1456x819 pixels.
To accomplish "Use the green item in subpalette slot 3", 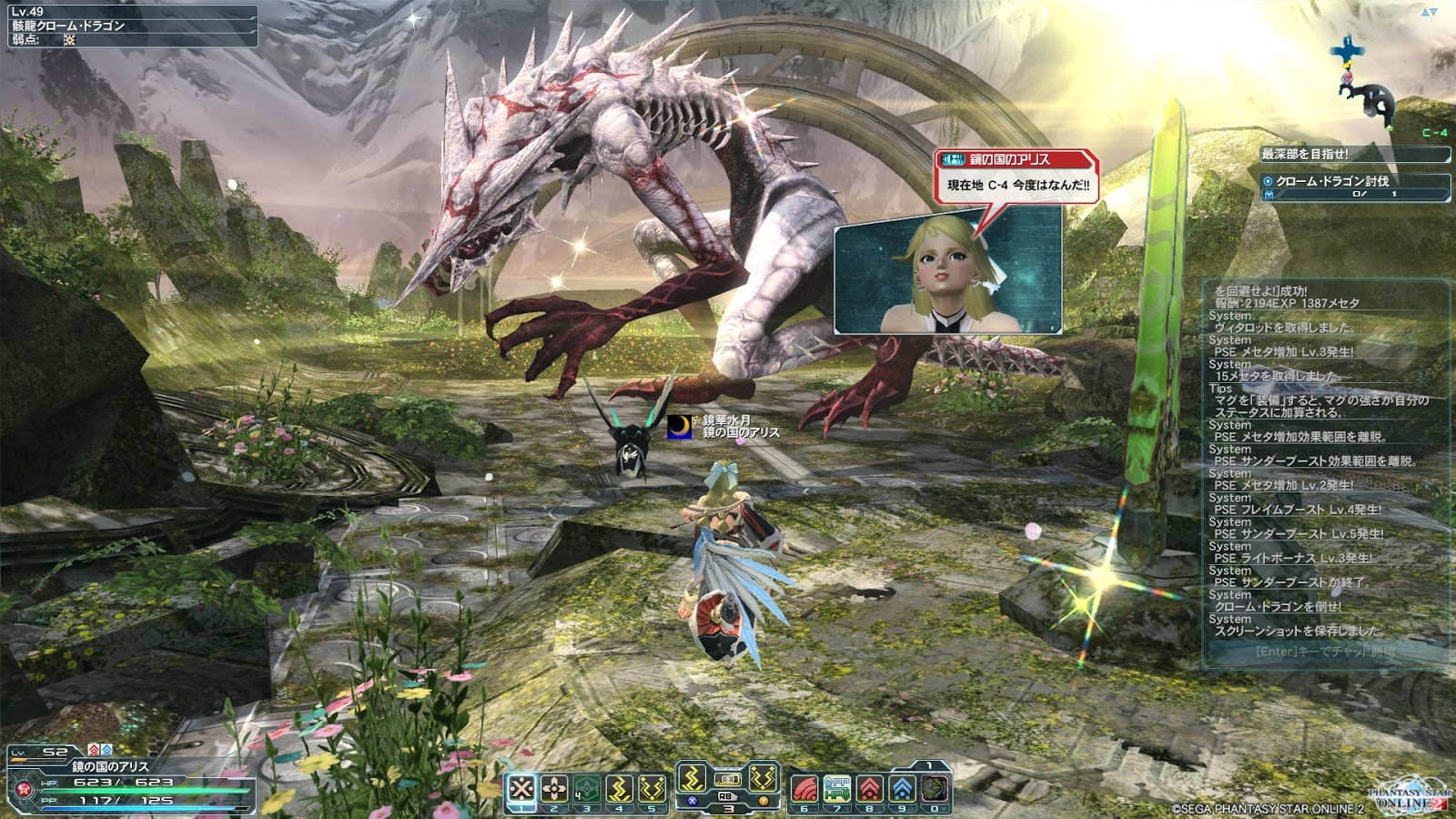I will pyautogui.click(x=587, y=788).
